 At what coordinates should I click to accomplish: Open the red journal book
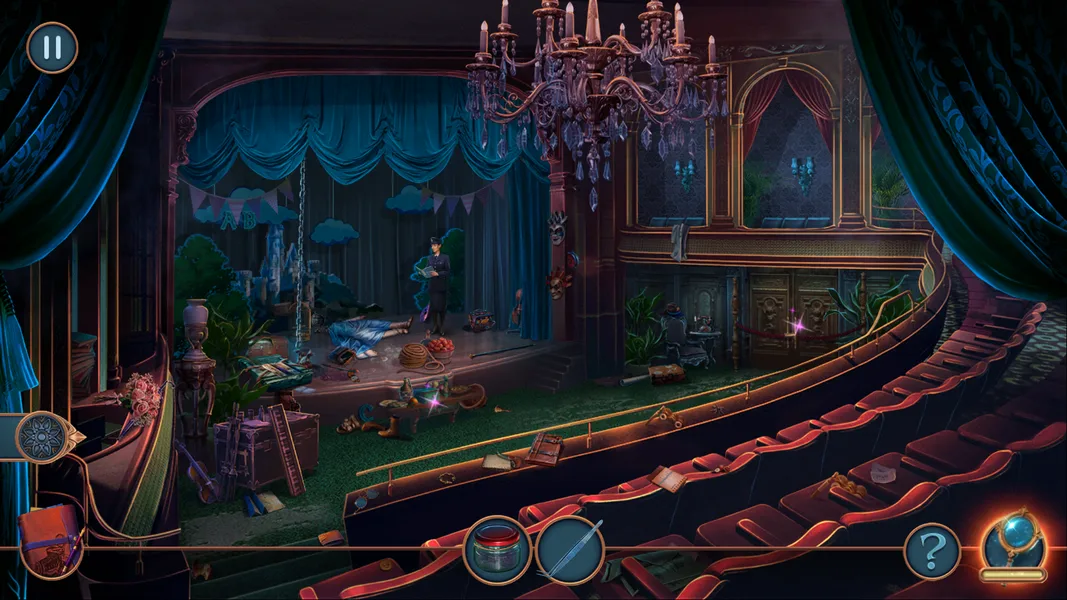pyautogui.click(x=50, y=540)
